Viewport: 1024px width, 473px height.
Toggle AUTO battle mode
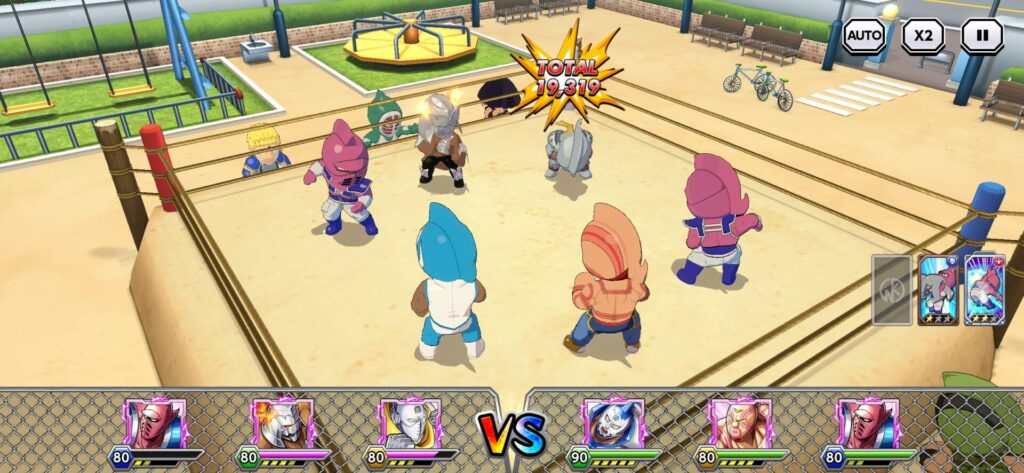tap(864, 36)
